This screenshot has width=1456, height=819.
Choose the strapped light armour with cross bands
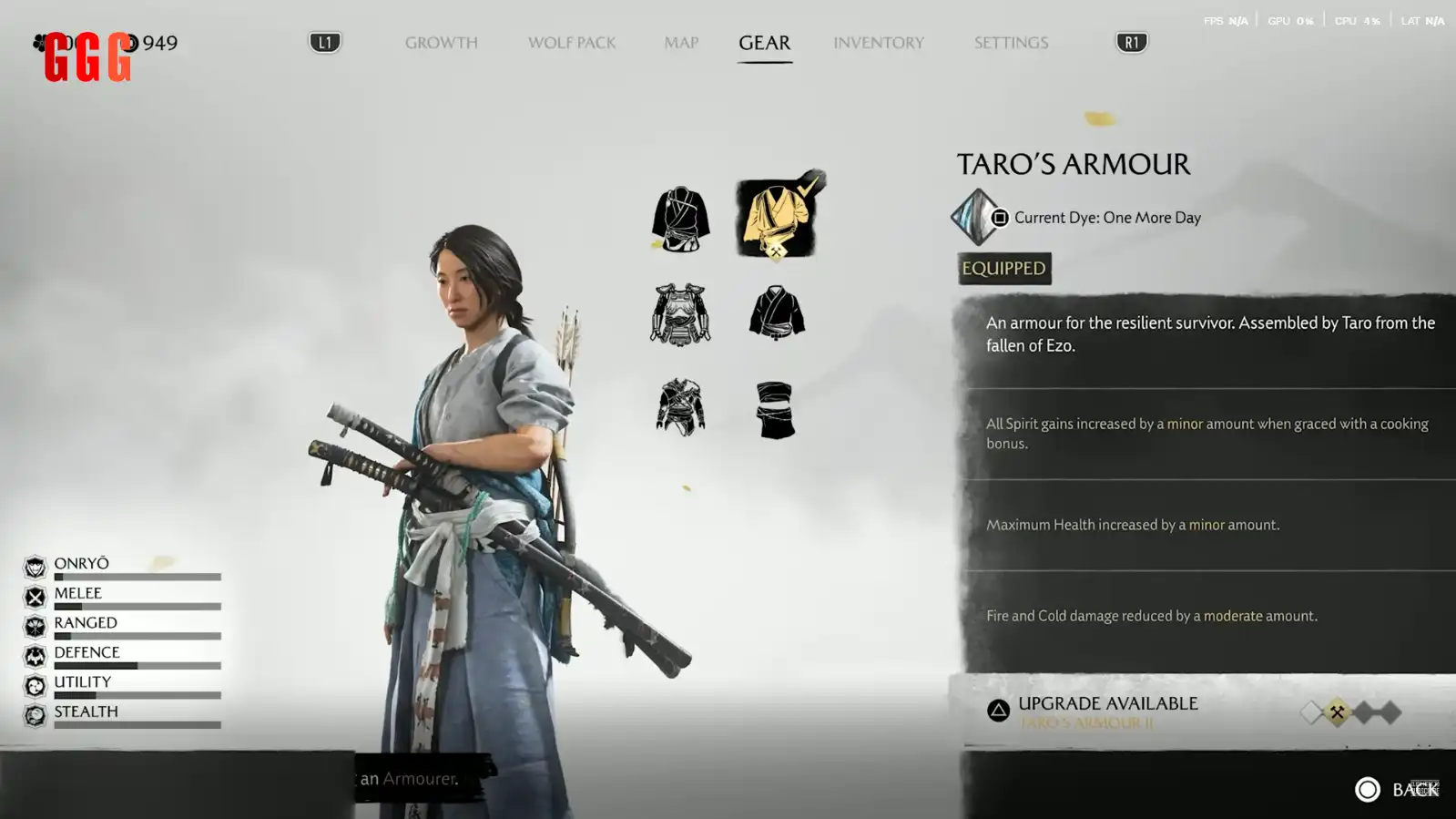coord(680,407)
